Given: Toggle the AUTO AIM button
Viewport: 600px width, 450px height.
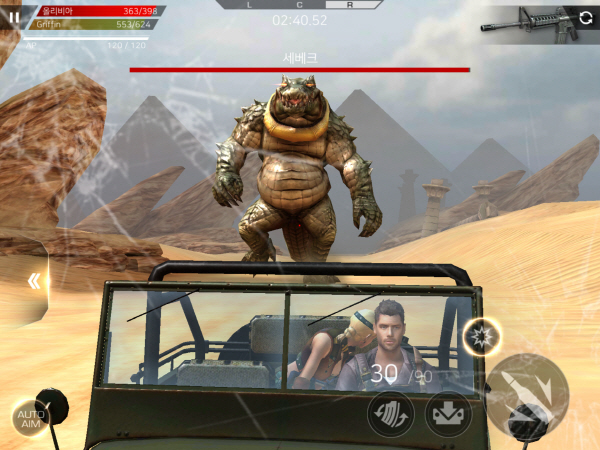Looking at the screenshot, I should pyautogui.click(x=31, y=418).
